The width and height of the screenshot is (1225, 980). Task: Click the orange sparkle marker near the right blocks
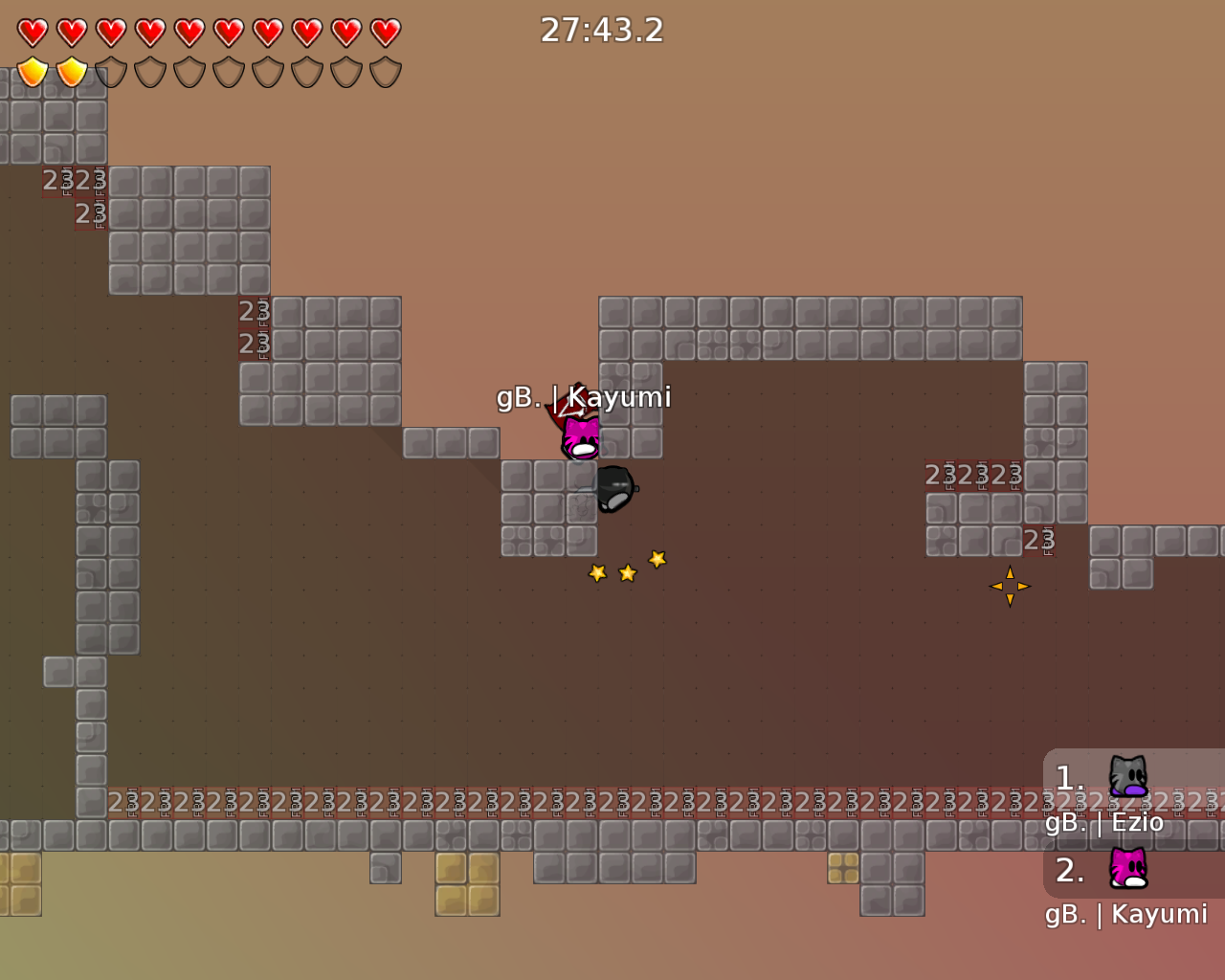point(1009,585)
